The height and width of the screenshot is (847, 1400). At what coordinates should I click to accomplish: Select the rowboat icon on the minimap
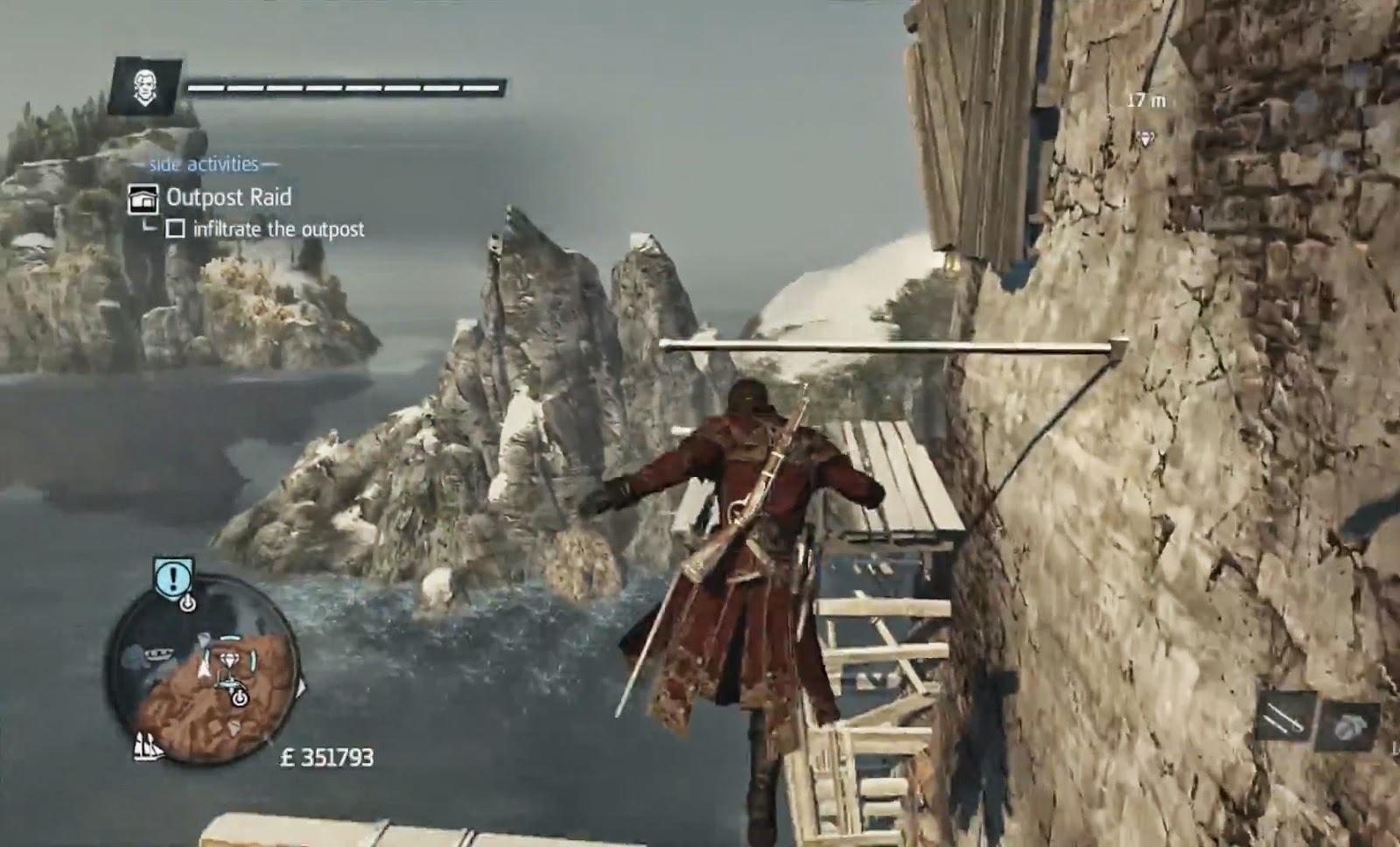(x=157, y=654)
